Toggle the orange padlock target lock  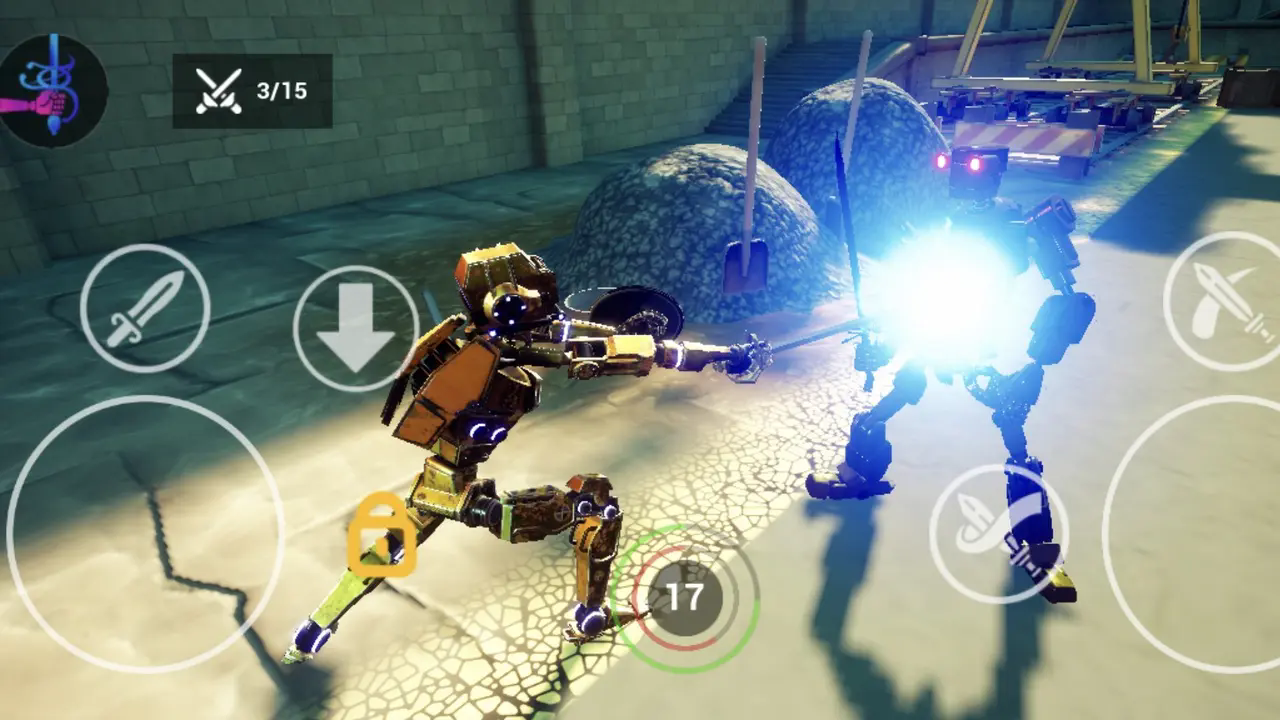tap(382, 535)
